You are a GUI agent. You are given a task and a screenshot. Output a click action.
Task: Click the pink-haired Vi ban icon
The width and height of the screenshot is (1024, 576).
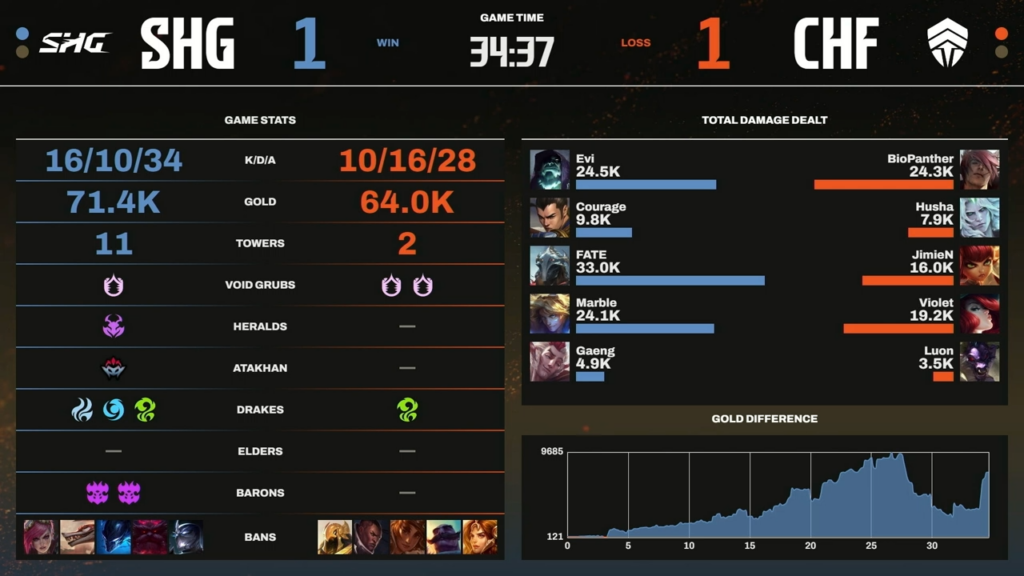[40, 537]
